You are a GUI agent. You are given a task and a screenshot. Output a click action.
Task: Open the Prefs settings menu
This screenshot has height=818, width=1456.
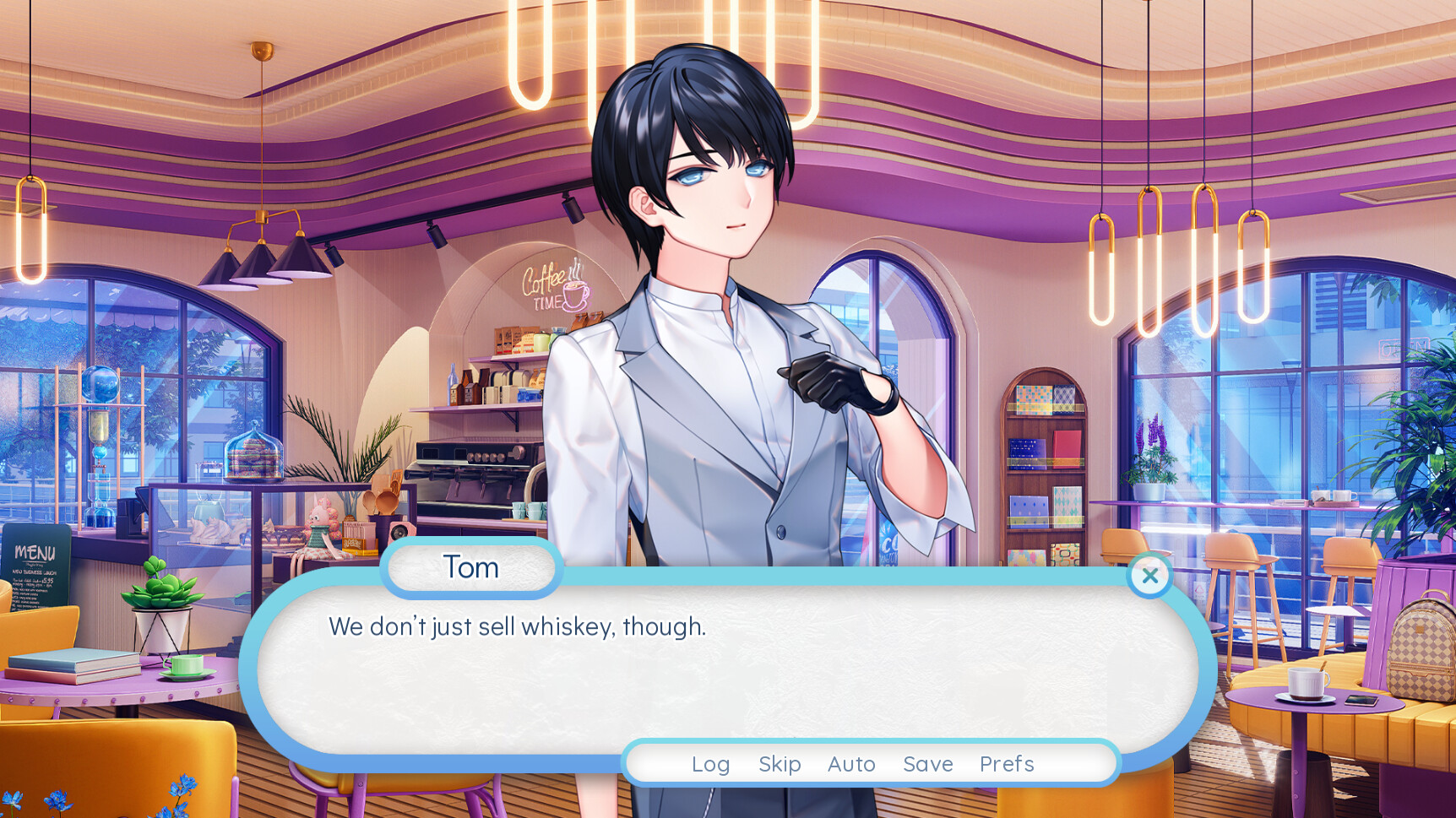[1007, 764]
